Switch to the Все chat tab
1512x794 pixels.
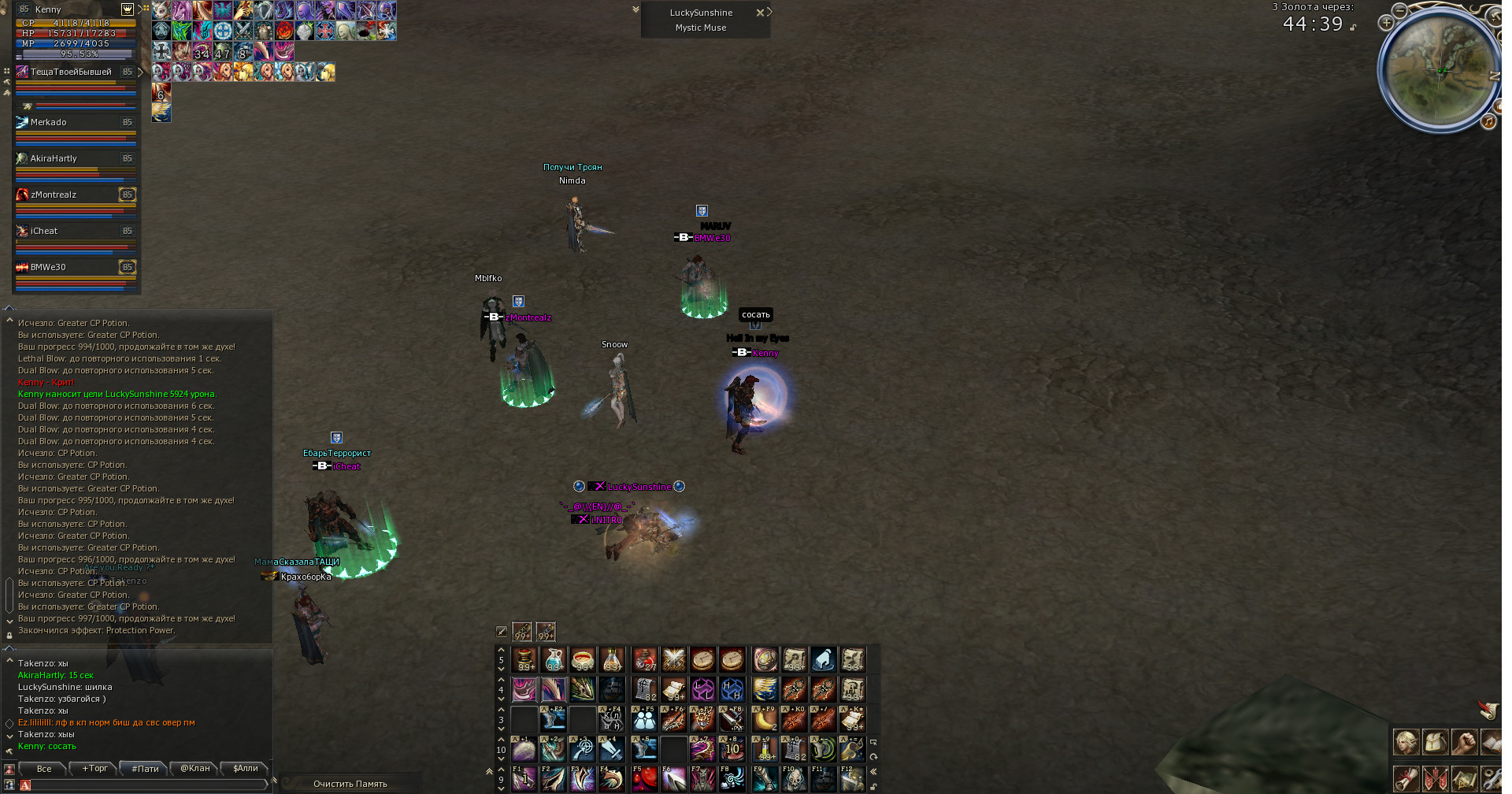[x=44, y=769]
